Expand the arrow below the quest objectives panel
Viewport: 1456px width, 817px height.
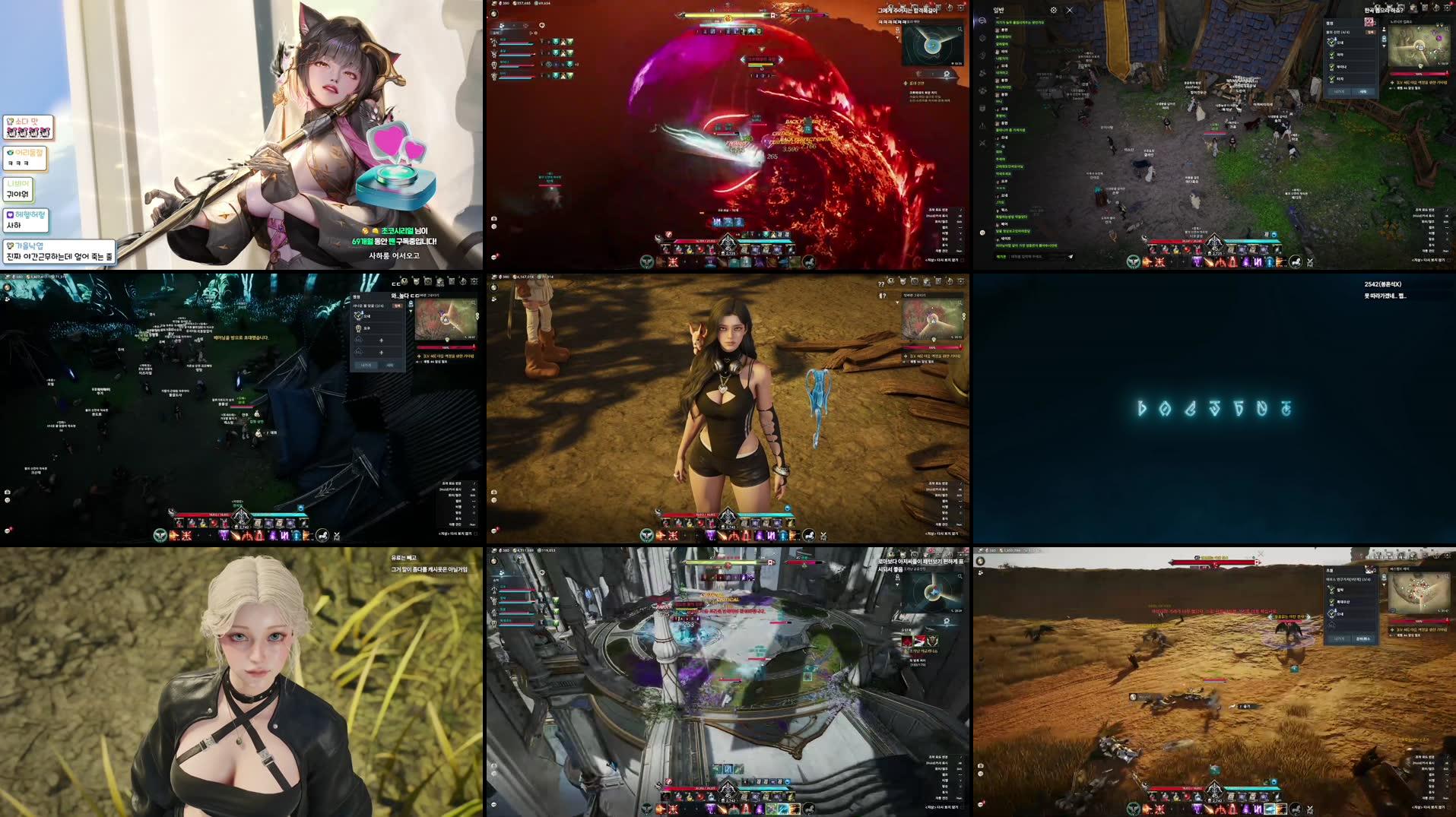[1332, 625]
